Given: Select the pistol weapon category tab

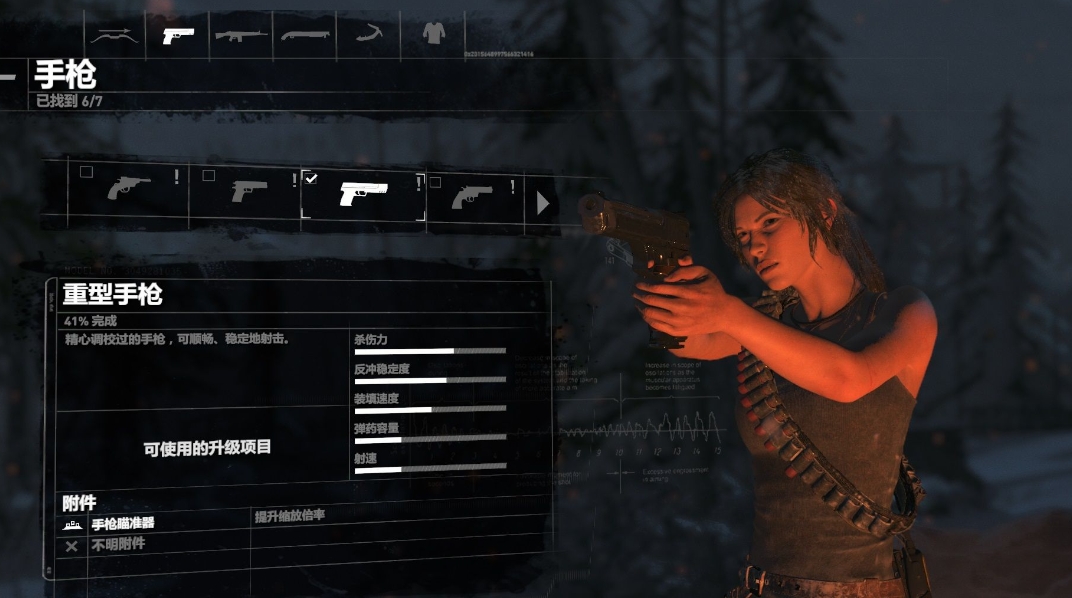Looking at the screenshot, I should point(177,35).
